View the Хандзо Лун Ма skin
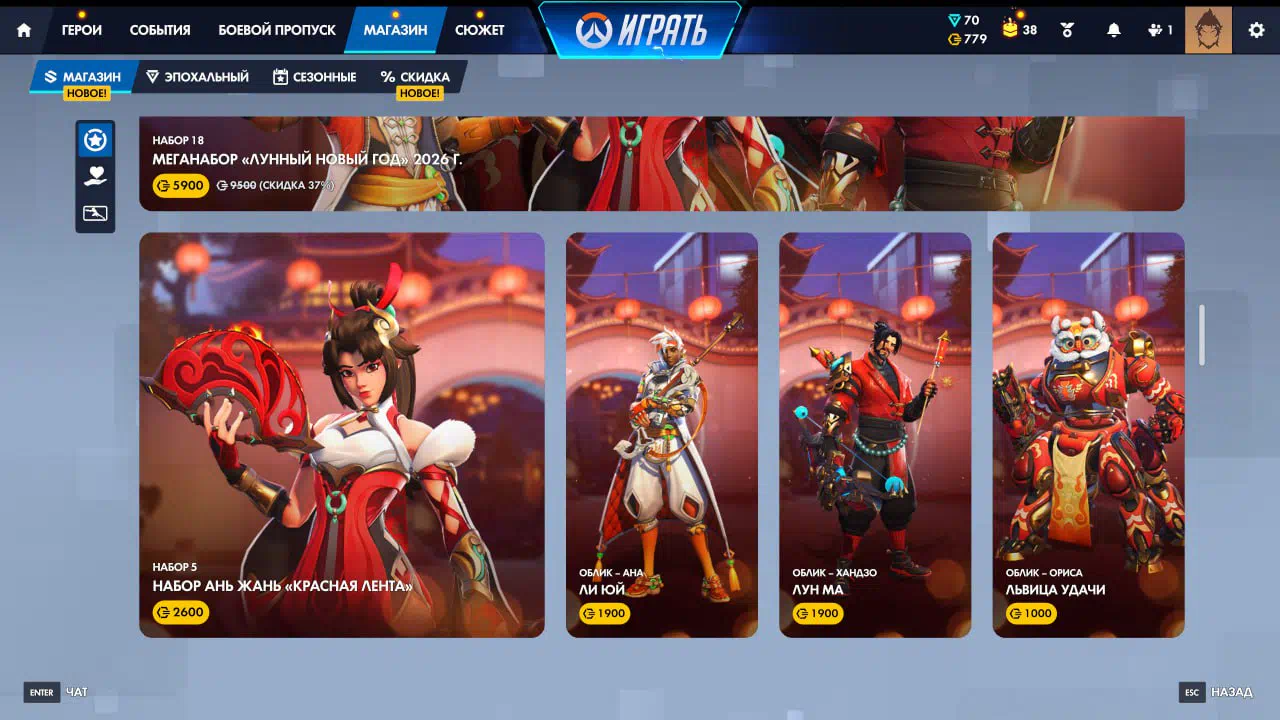 tap(875, 435)
